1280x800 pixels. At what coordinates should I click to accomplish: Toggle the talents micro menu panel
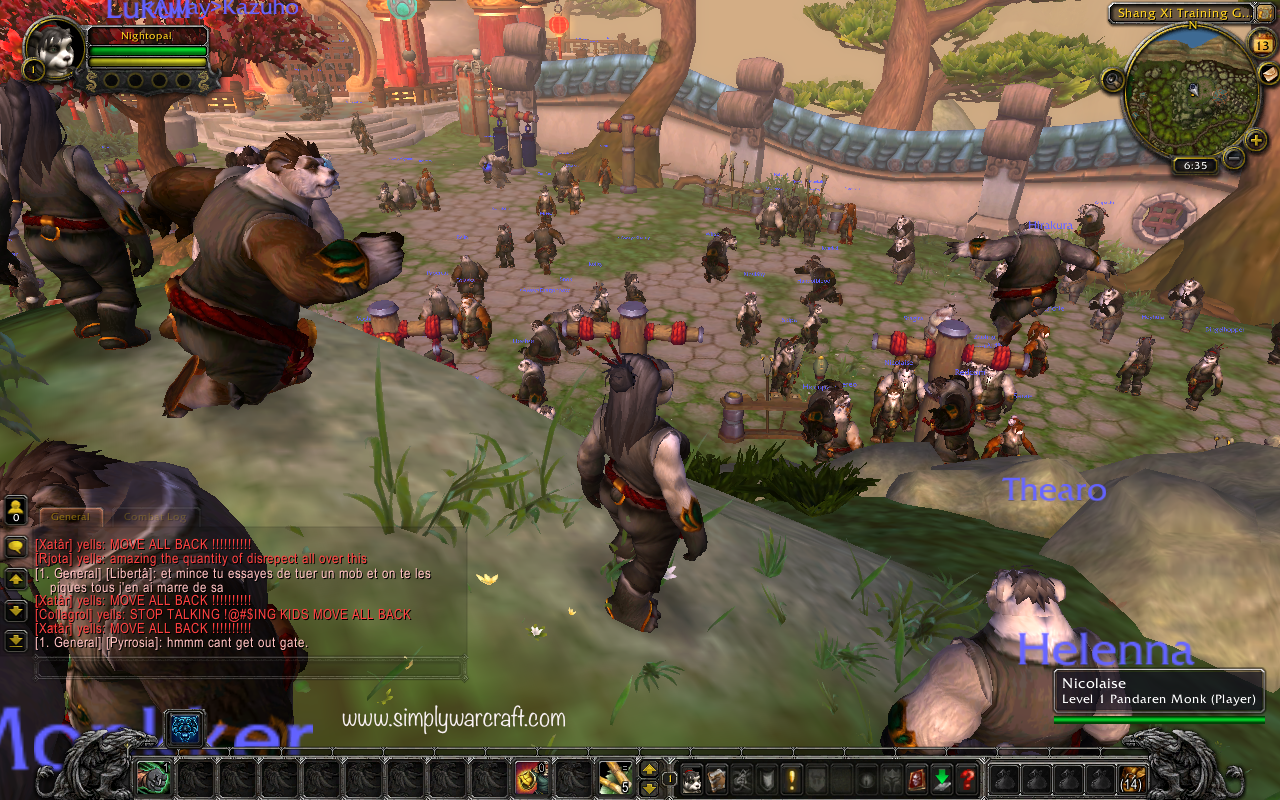click(x=744, y=777)
